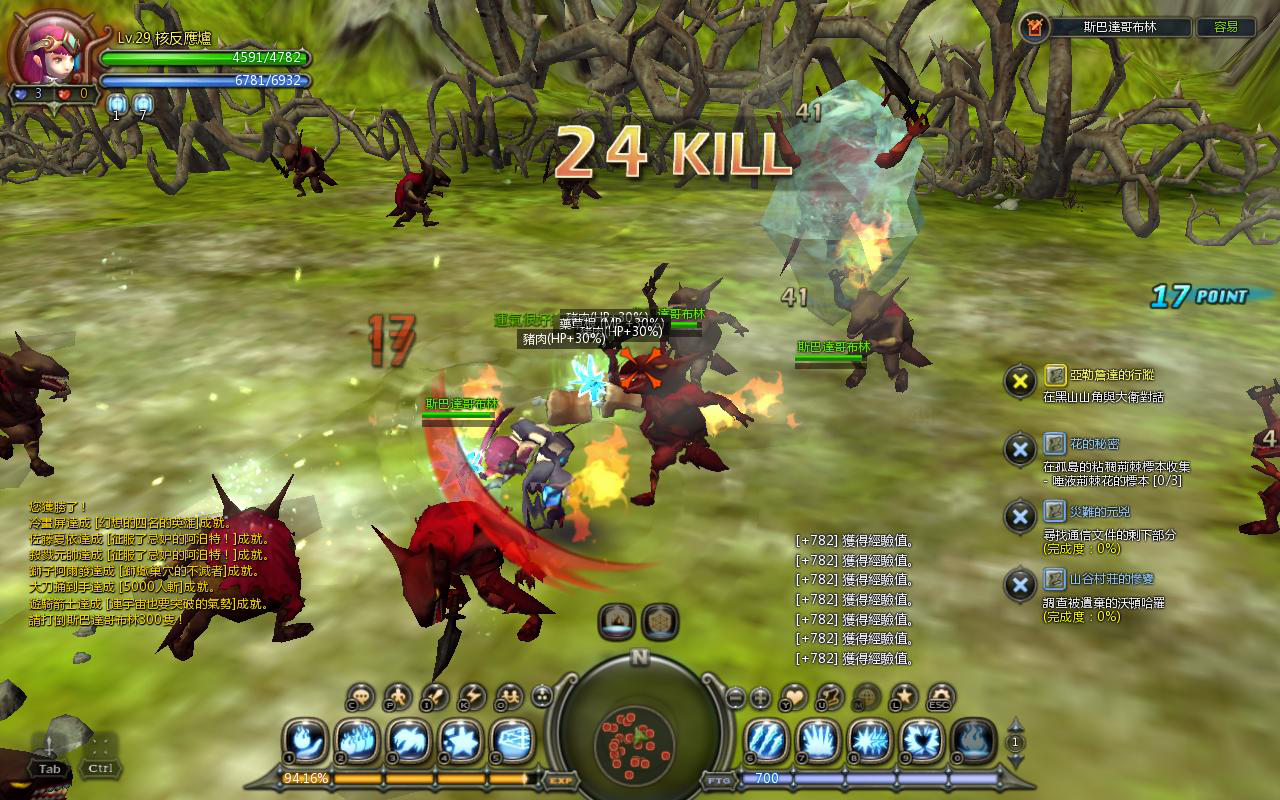Open the heart social icon marked Y
Viewport: 1280px width, 800px height.
(x=794, y=696)
